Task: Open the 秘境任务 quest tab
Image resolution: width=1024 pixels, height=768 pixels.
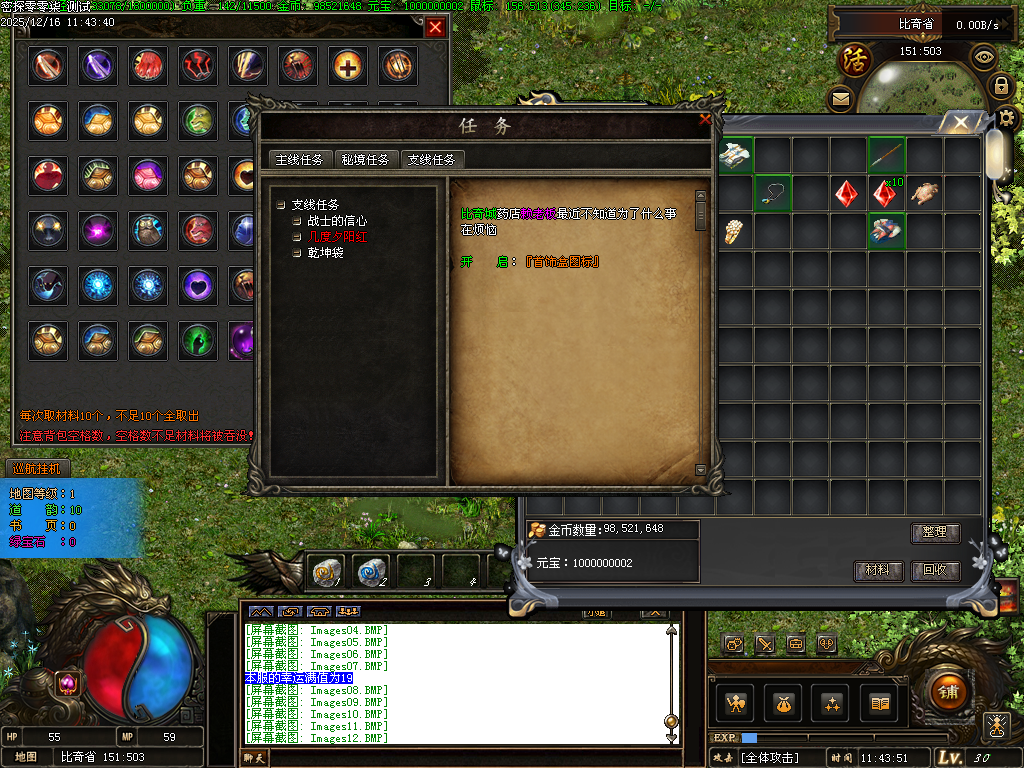Action: click(365, 159)
